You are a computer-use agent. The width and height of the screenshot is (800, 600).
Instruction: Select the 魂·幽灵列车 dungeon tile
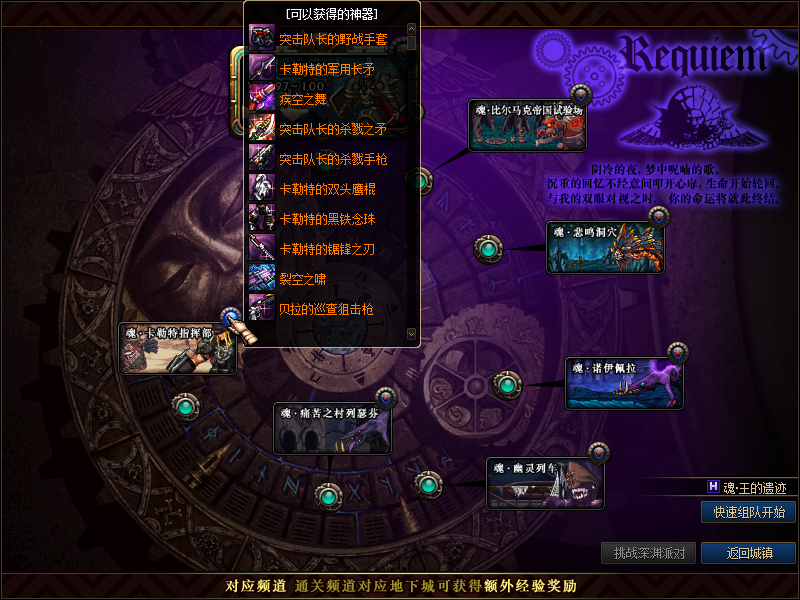[x=546, y=484]
